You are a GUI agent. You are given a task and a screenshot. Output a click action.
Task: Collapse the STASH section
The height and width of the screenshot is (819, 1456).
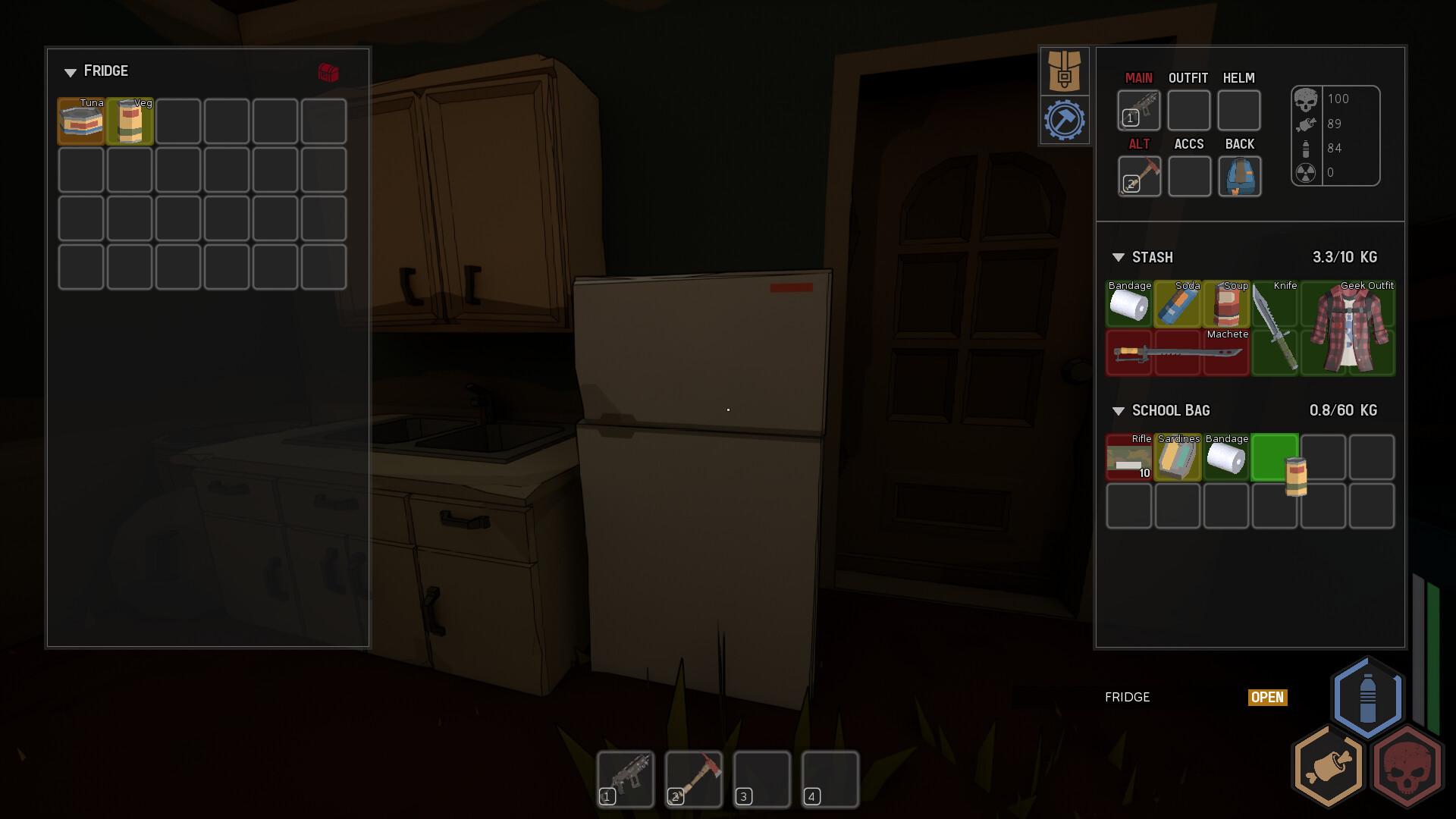click(1118, 257)
